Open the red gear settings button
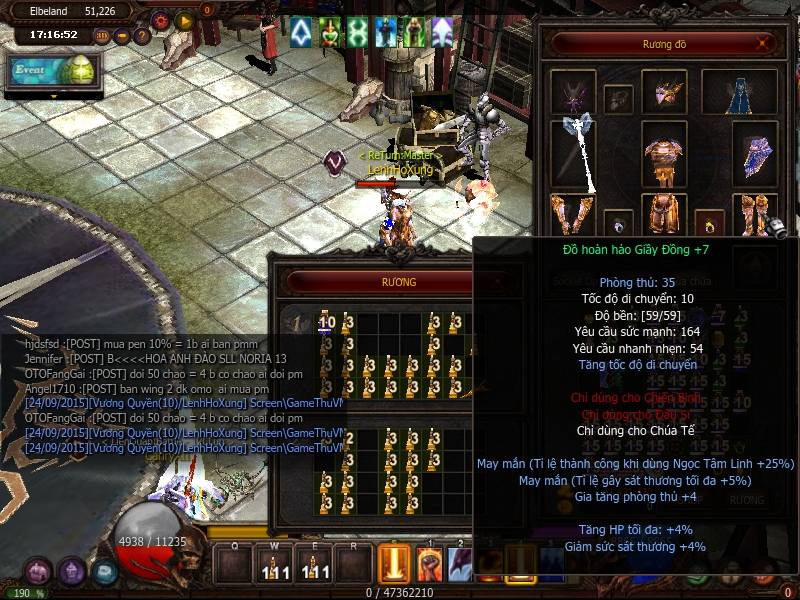The width and height of the screenshot is (800, 600). tap(160, 19)
